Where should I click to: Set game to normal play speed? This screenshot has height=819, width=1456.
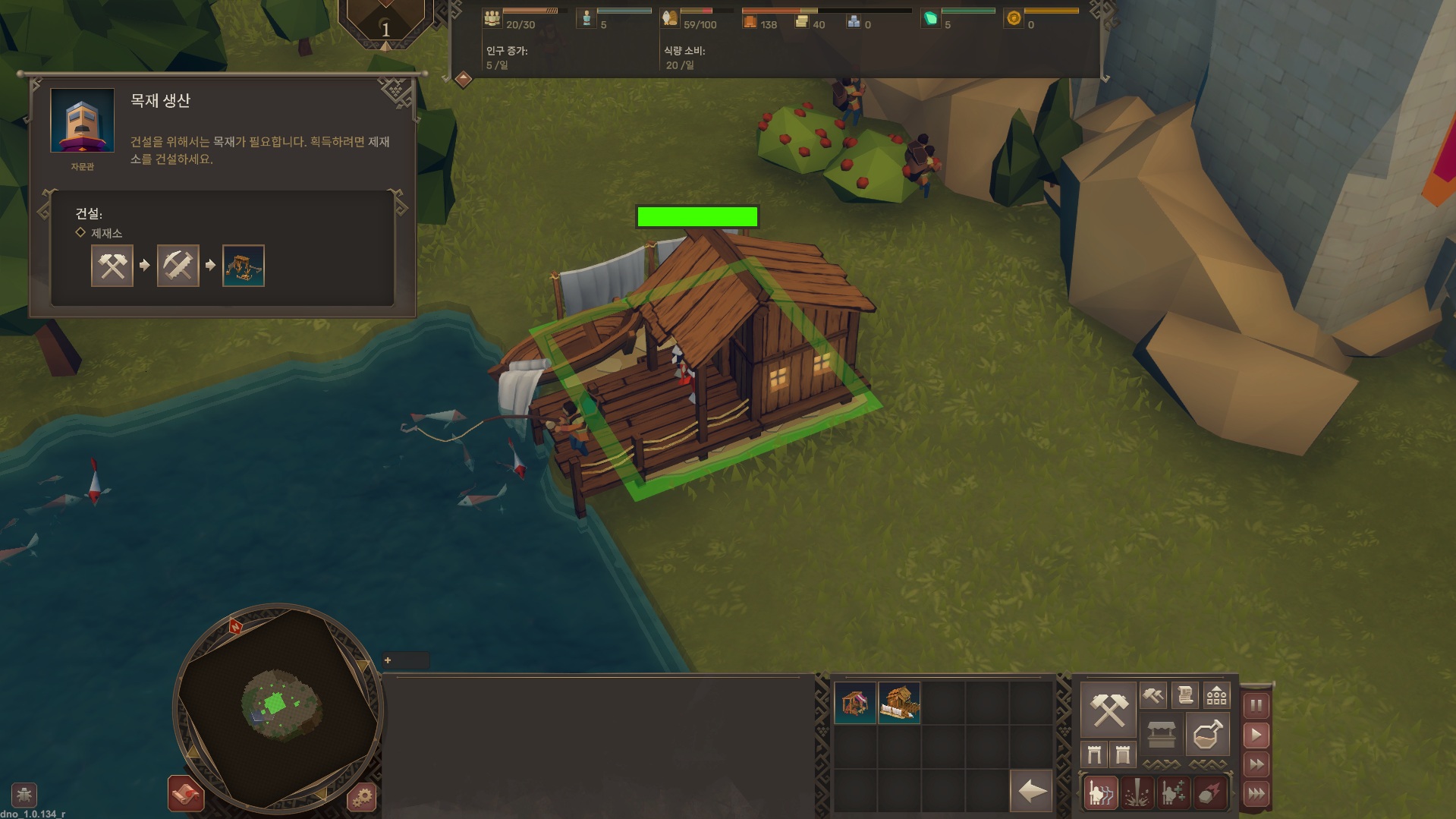point(1256,735)
